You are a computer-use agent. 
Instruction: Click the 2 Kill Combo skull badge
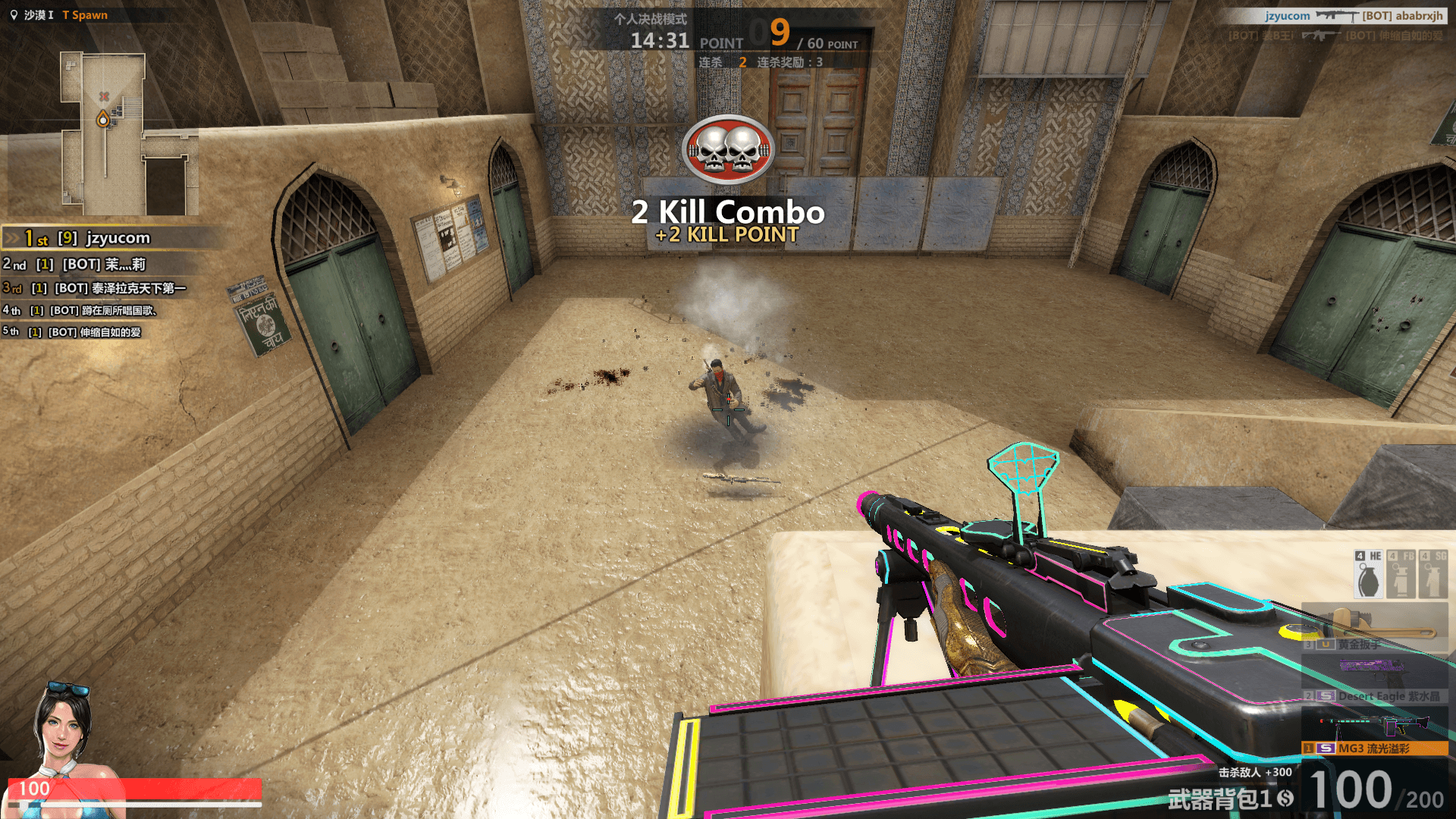point(728,149)
